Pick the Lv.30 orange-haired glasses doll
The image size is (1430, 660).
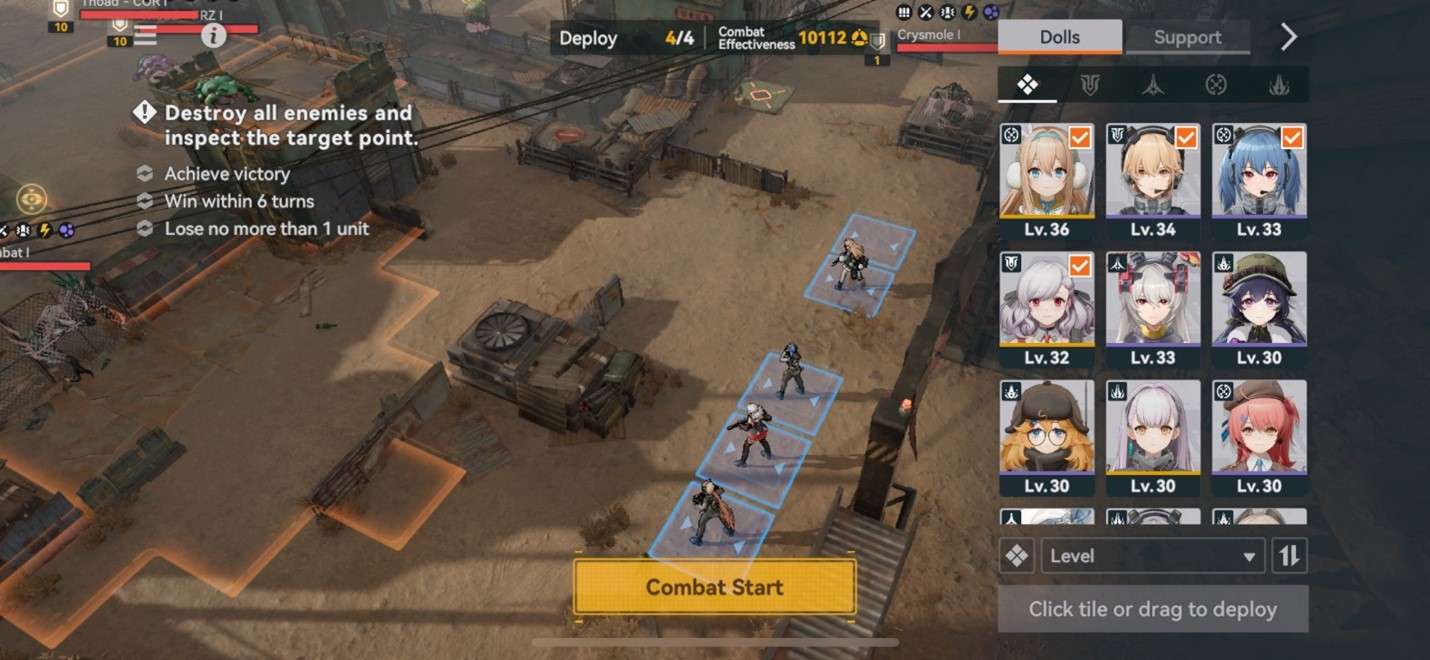click(x=1046, y=437)
